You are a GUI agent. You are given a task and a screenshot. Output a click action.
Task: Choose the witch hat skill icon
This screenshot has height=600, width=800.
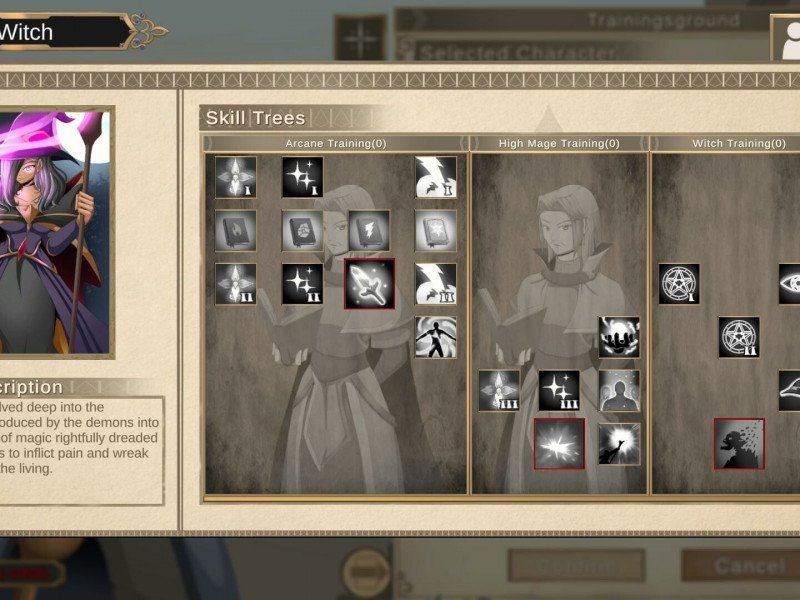[791, 390]
